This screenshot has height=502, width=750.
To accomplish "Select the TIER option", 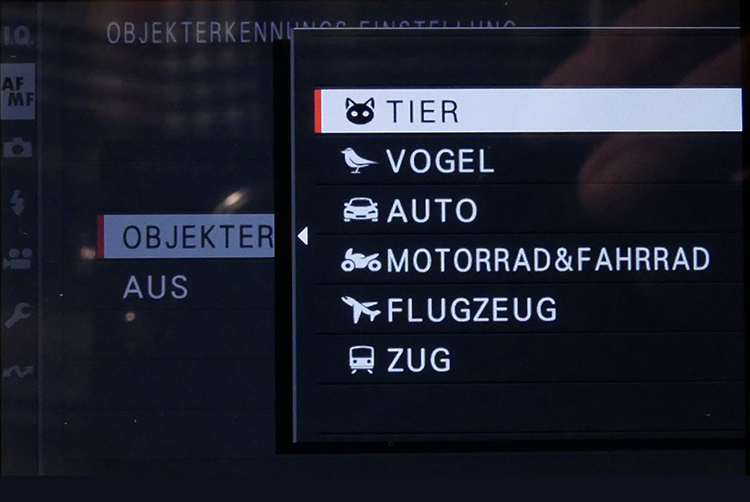I will click(x=527, y=111).
